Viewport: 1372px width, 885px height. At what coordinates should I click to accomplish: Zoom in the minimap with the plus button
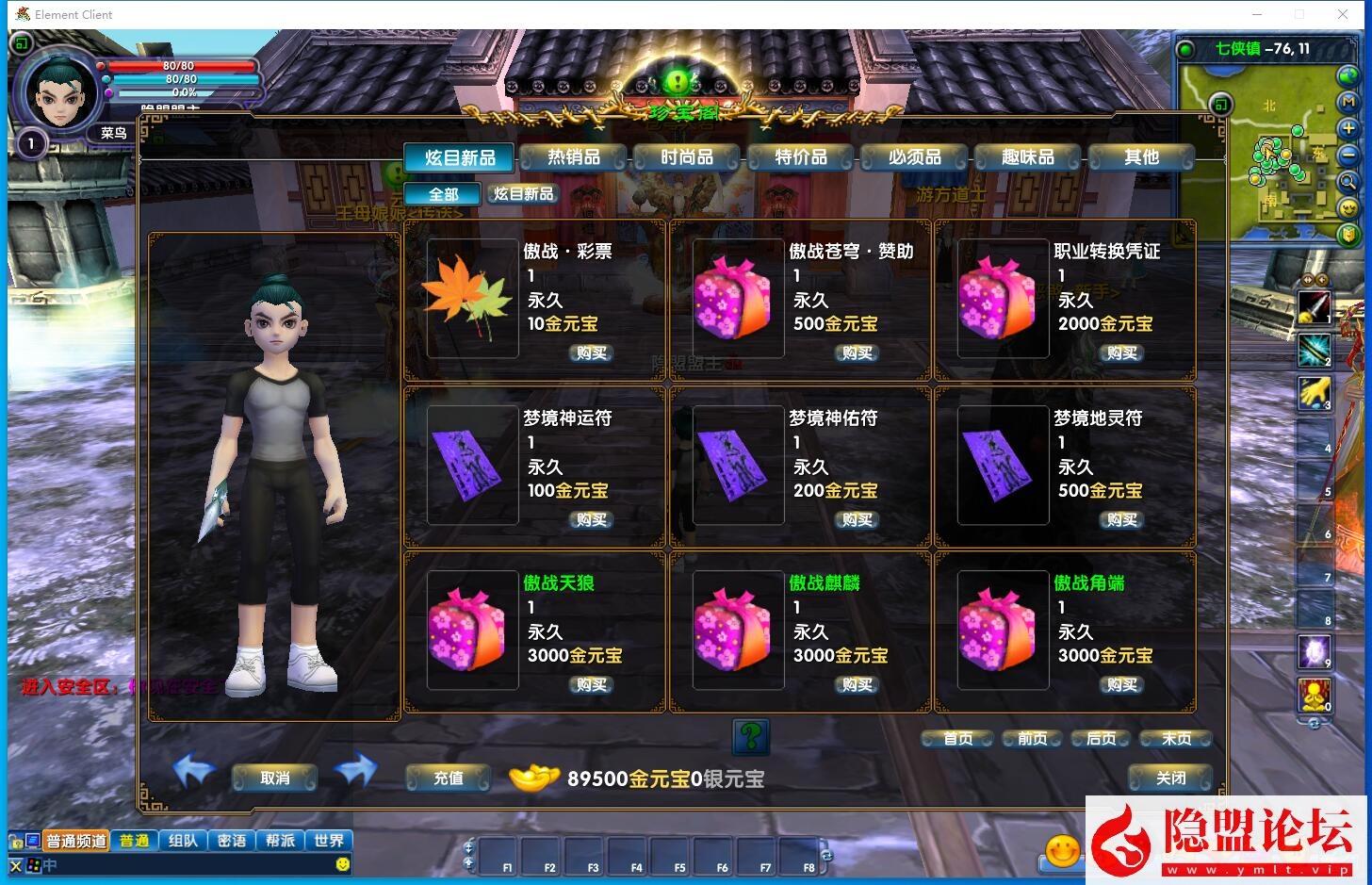coord(1347,128)
